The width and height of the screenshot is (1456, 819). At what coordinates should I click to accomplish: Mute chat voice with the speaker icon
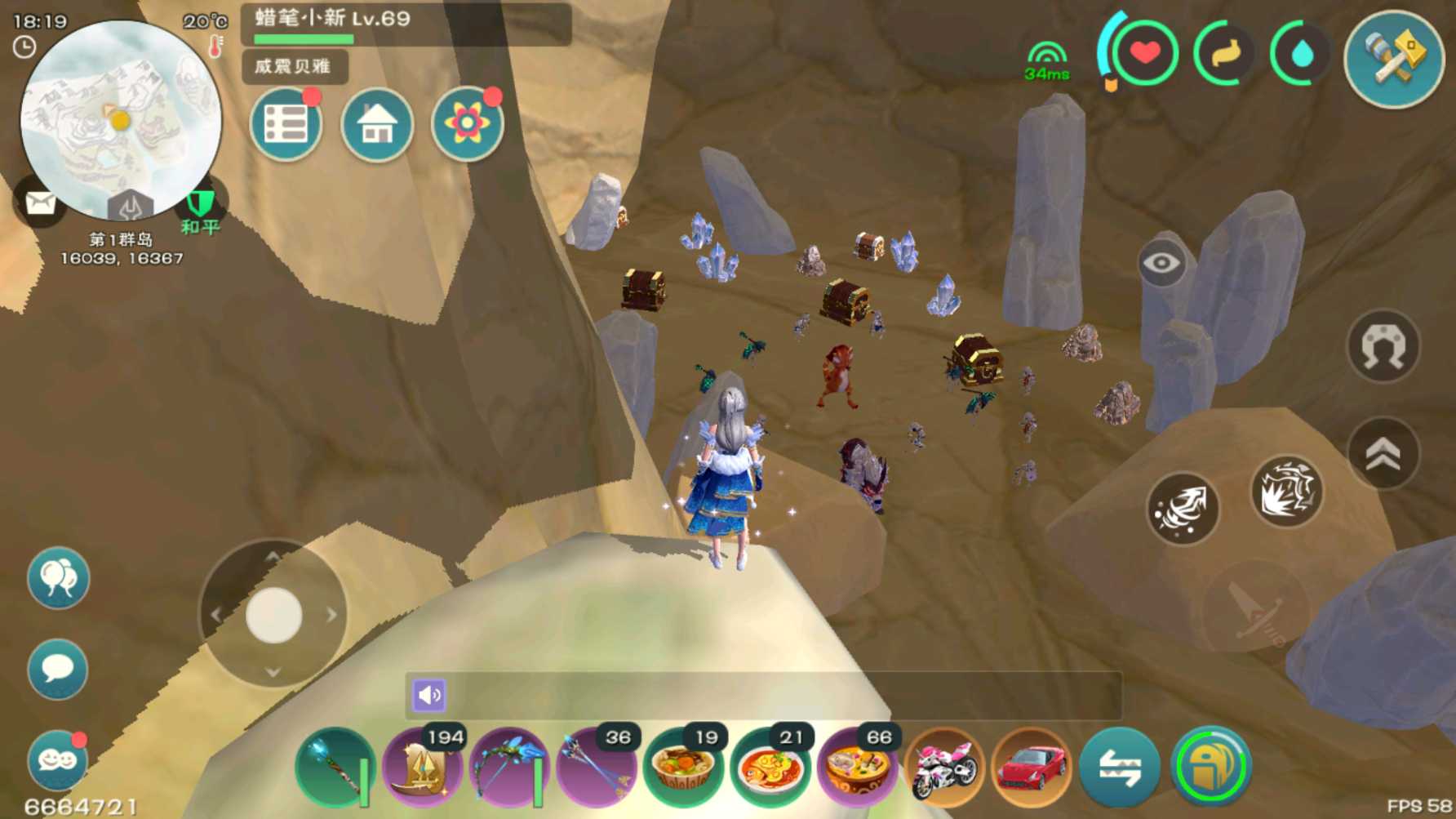pyautogui.click(x=430, y=696)
